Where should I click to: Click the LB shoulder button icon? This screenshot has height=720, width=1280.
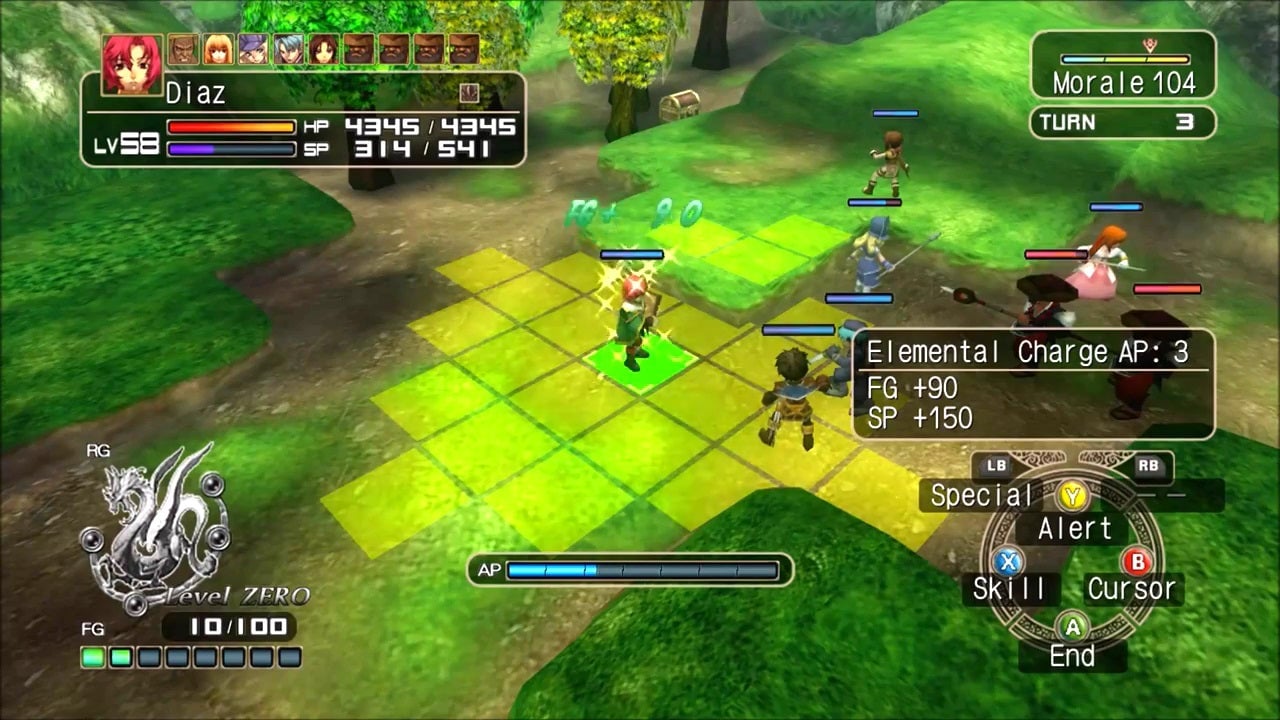(x=996, y=465)
